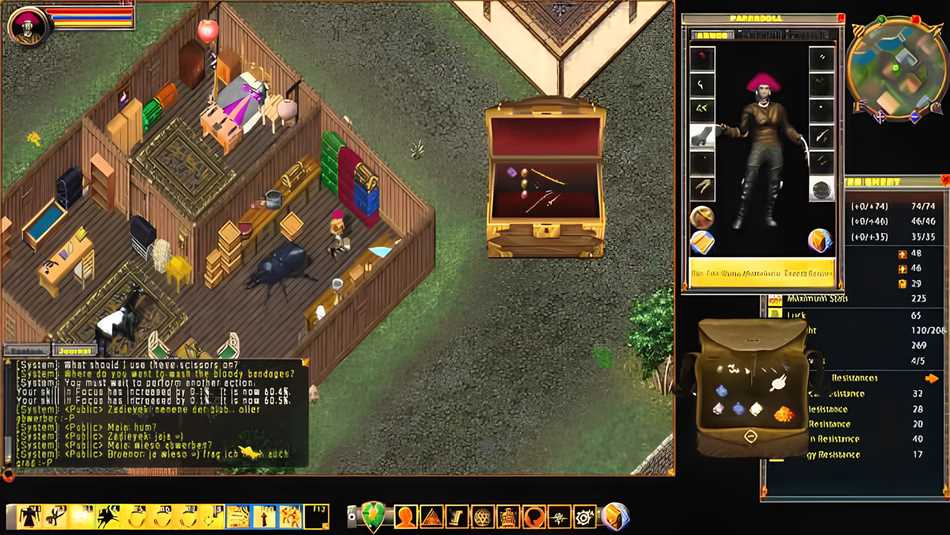950x535 pixels.
Task: Open the character silhouette menu button
Action: point(405,517)
